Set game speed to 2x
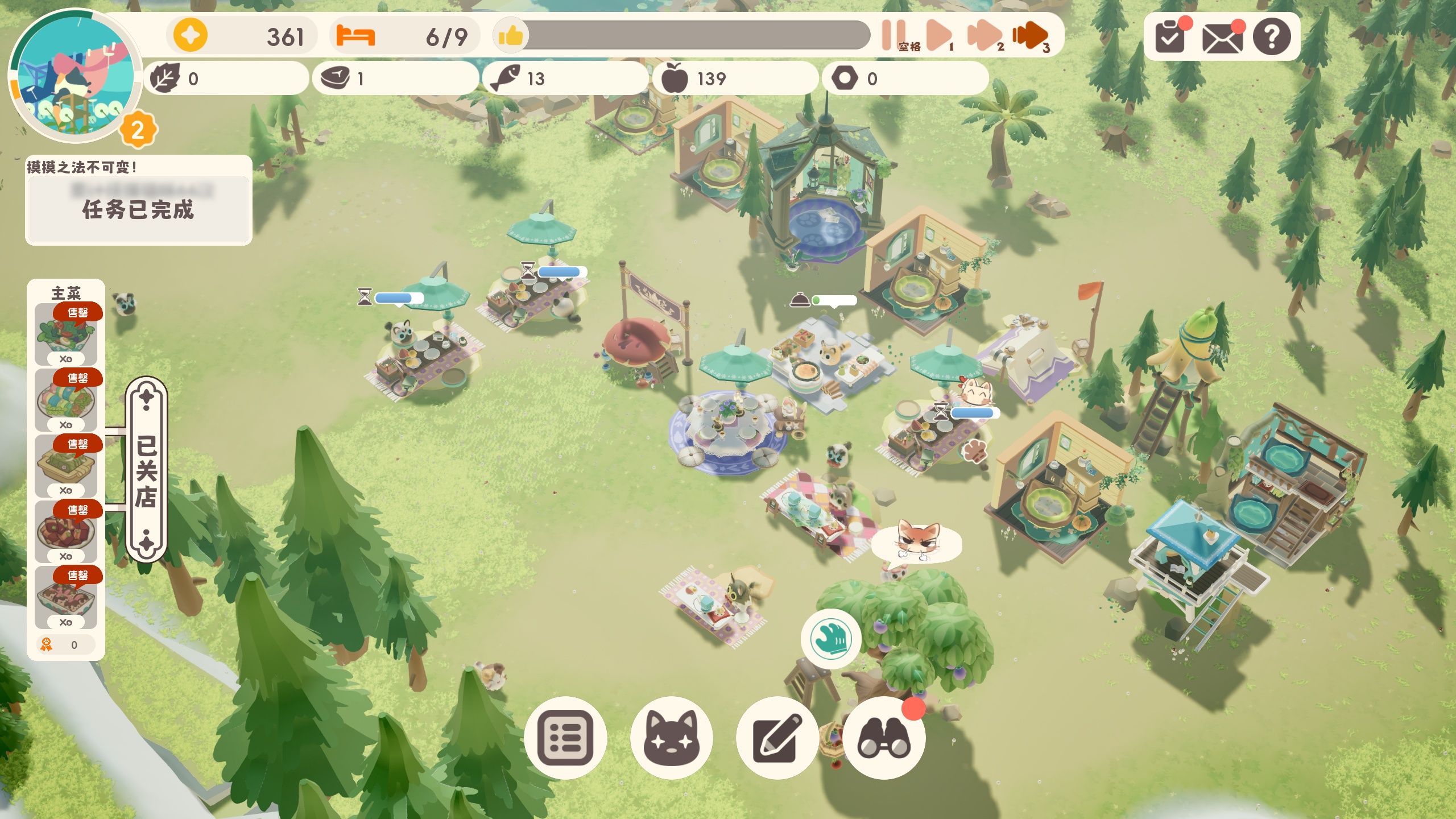 pyautogui.click(x=984, y=35)
